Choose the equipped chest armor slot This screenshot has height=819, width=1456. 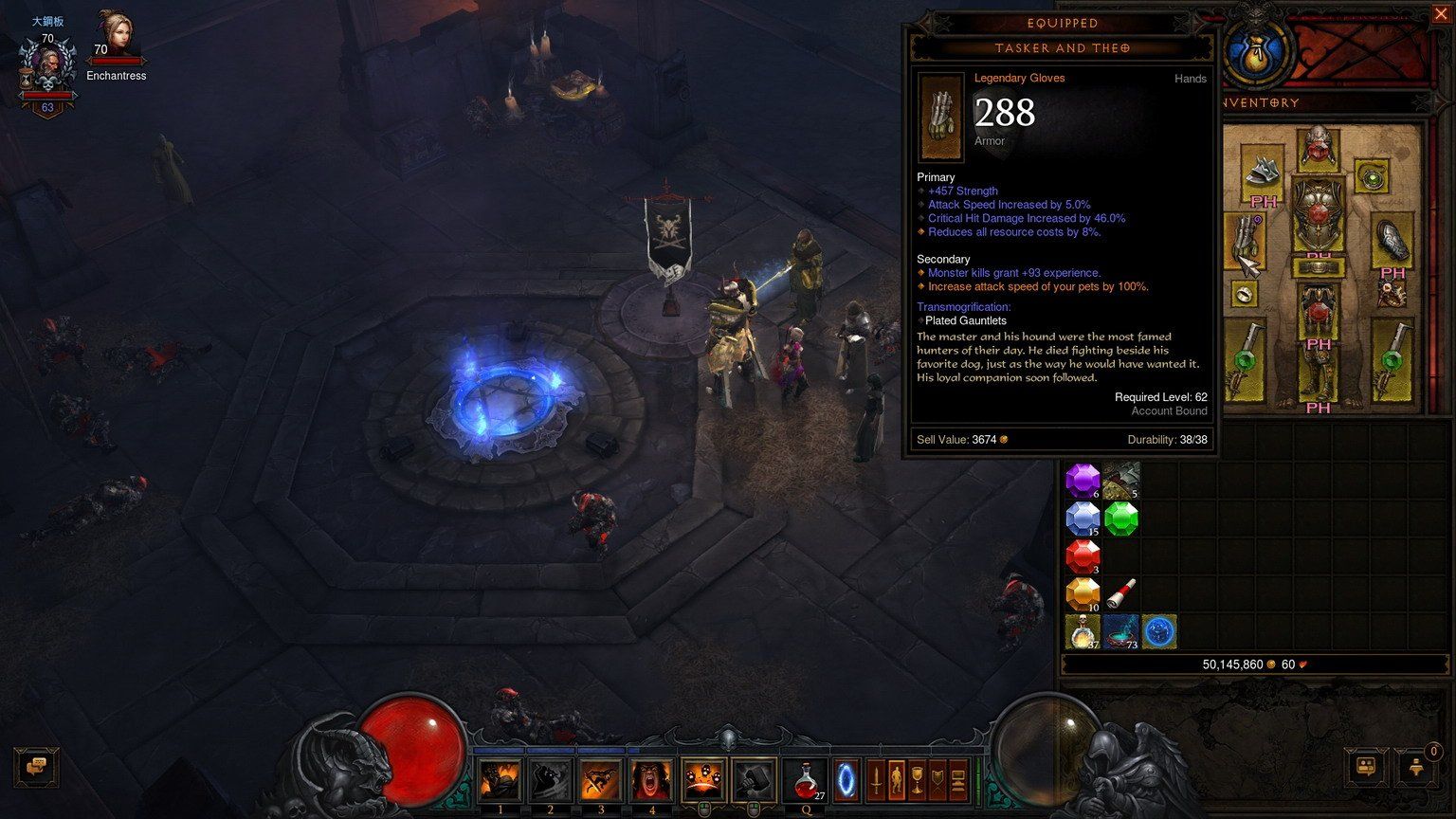(1318, 215)
